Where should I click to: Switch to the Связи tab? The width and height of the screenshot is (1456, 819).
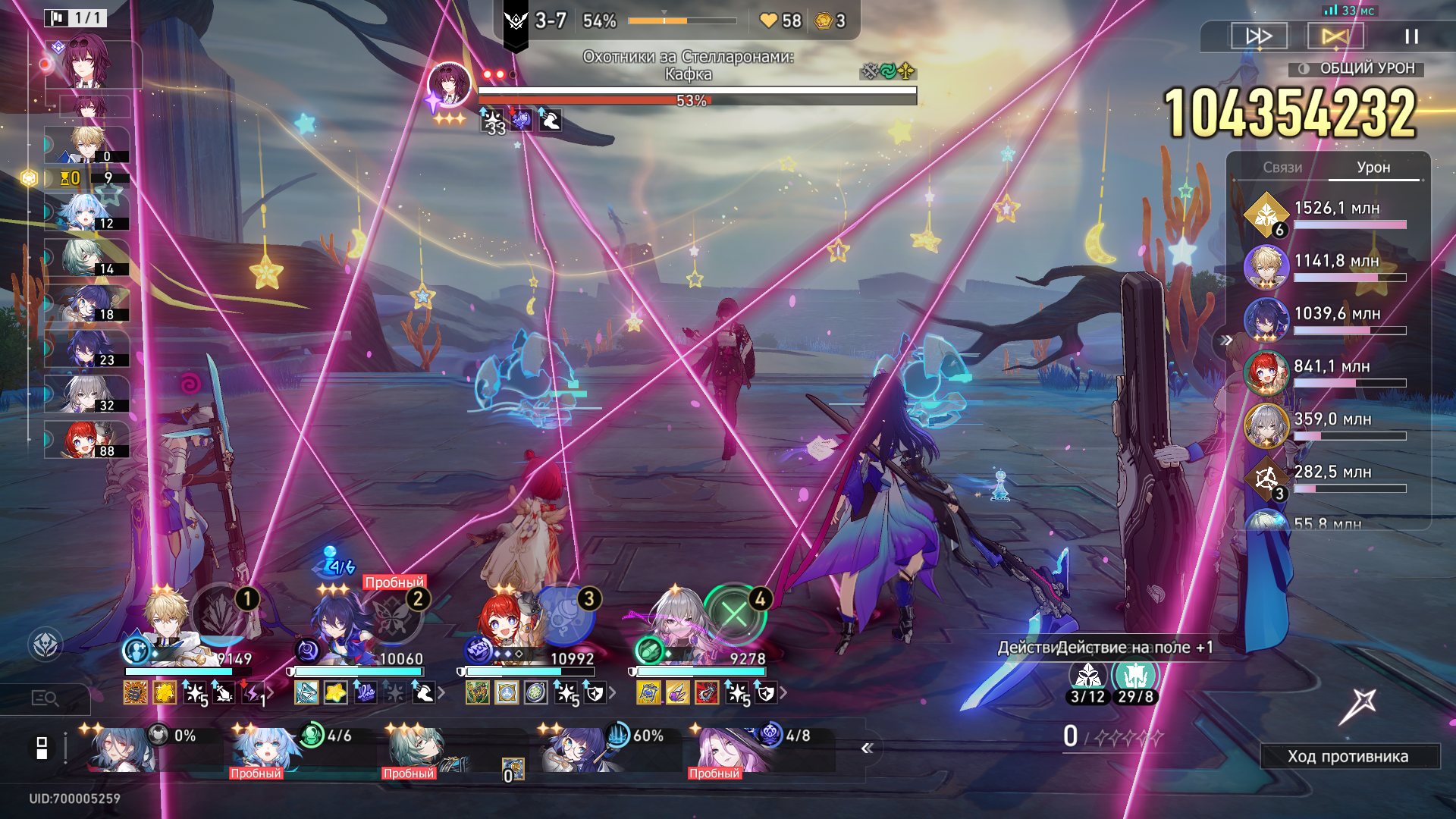pyautogui.click(x=1282, y=168)
